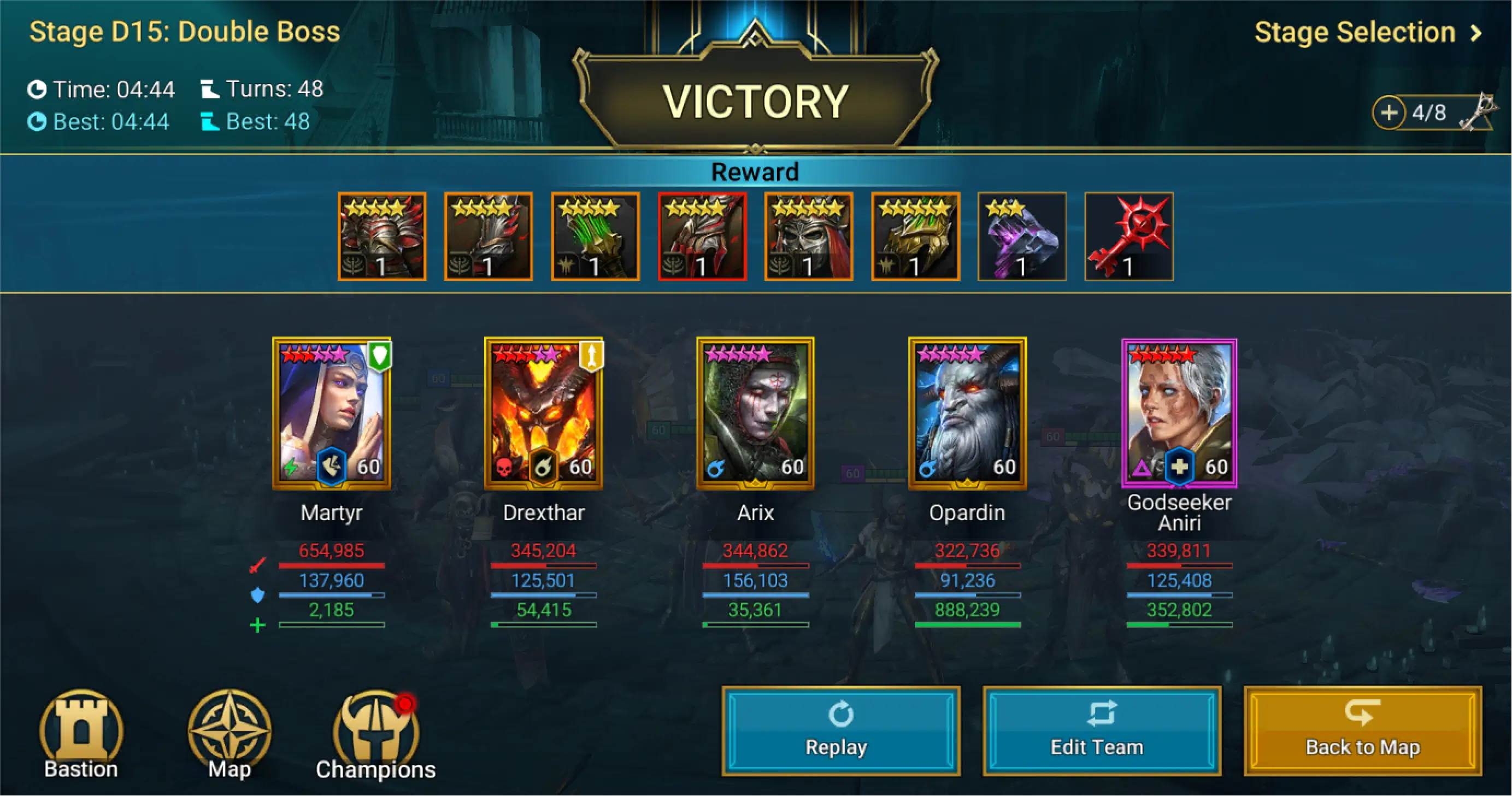Open the Champions menu
Viewport: 1512px width, 796px height.
(375, 735)
